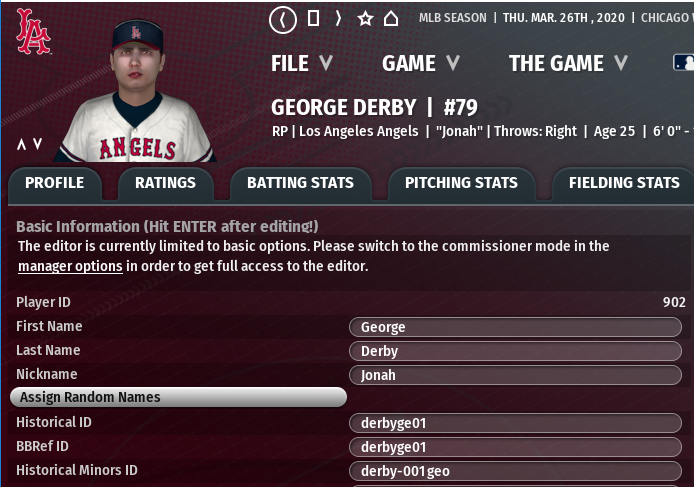Open the FILE dropdown menu
Viewport: 694px width, 487px height.
coord(301,63)
